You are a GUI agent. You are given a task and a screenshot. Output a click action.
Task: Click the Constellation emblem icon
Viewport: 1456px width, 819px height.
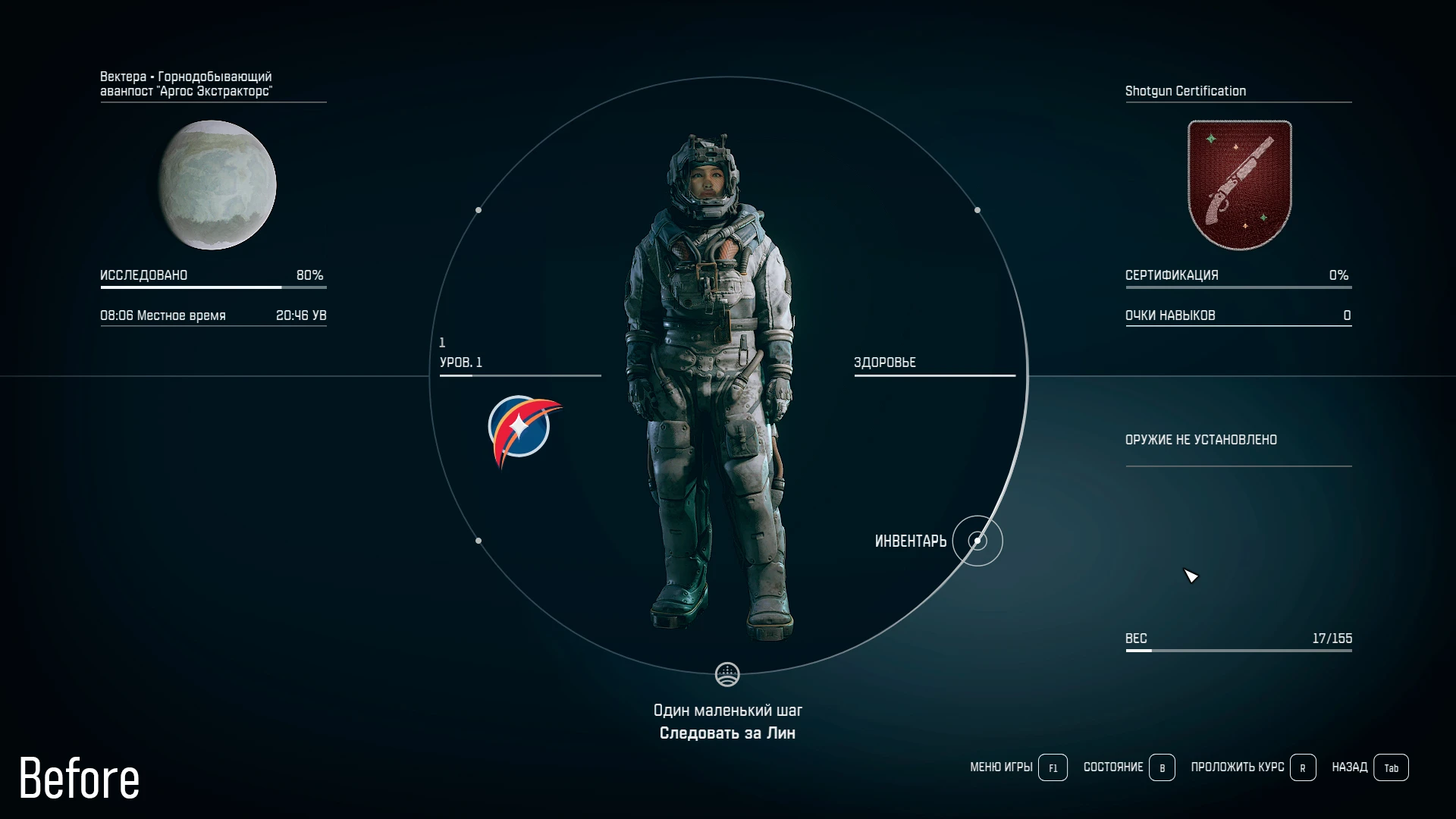522,428
